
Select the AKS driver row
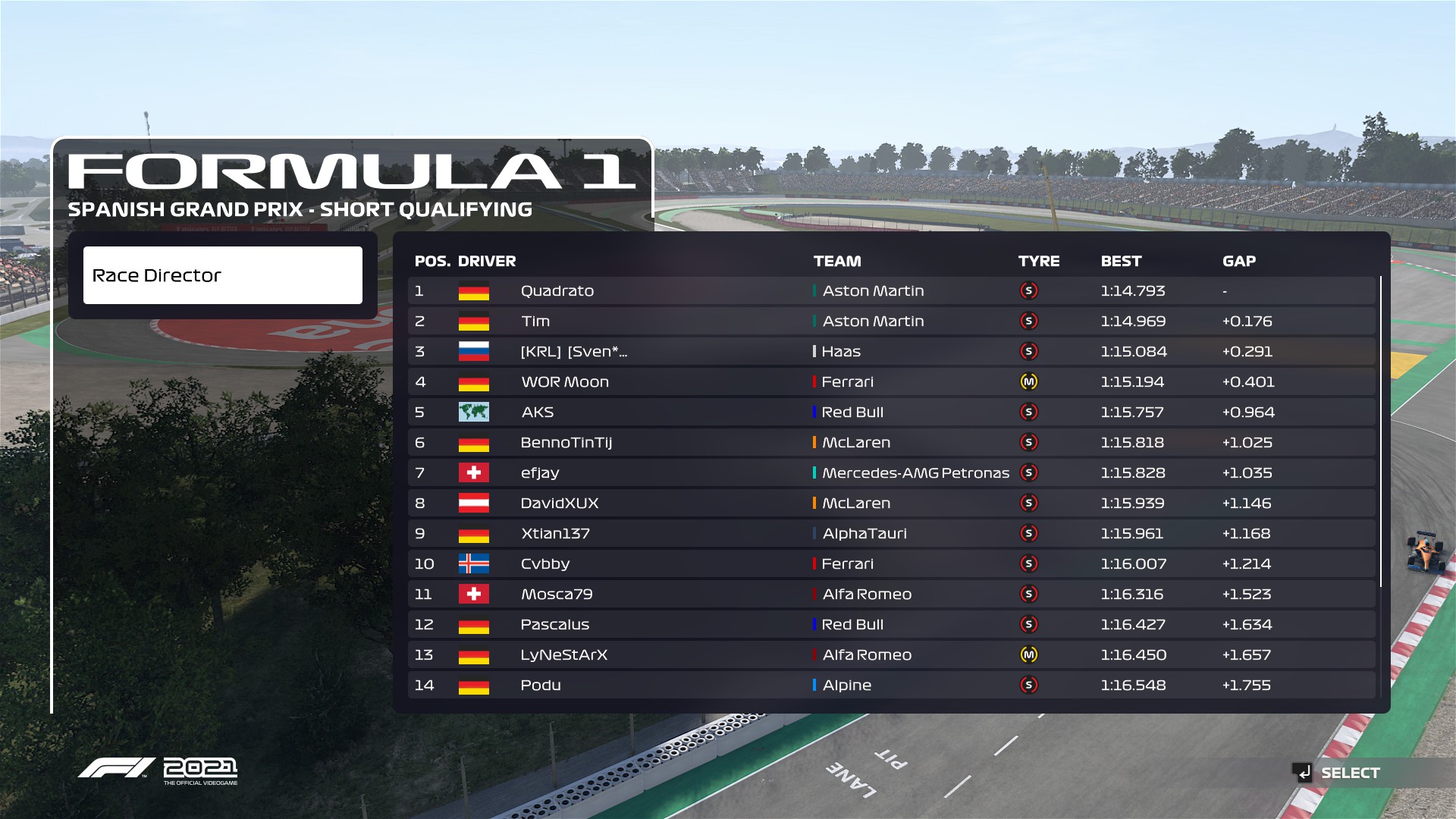point(891,413)
